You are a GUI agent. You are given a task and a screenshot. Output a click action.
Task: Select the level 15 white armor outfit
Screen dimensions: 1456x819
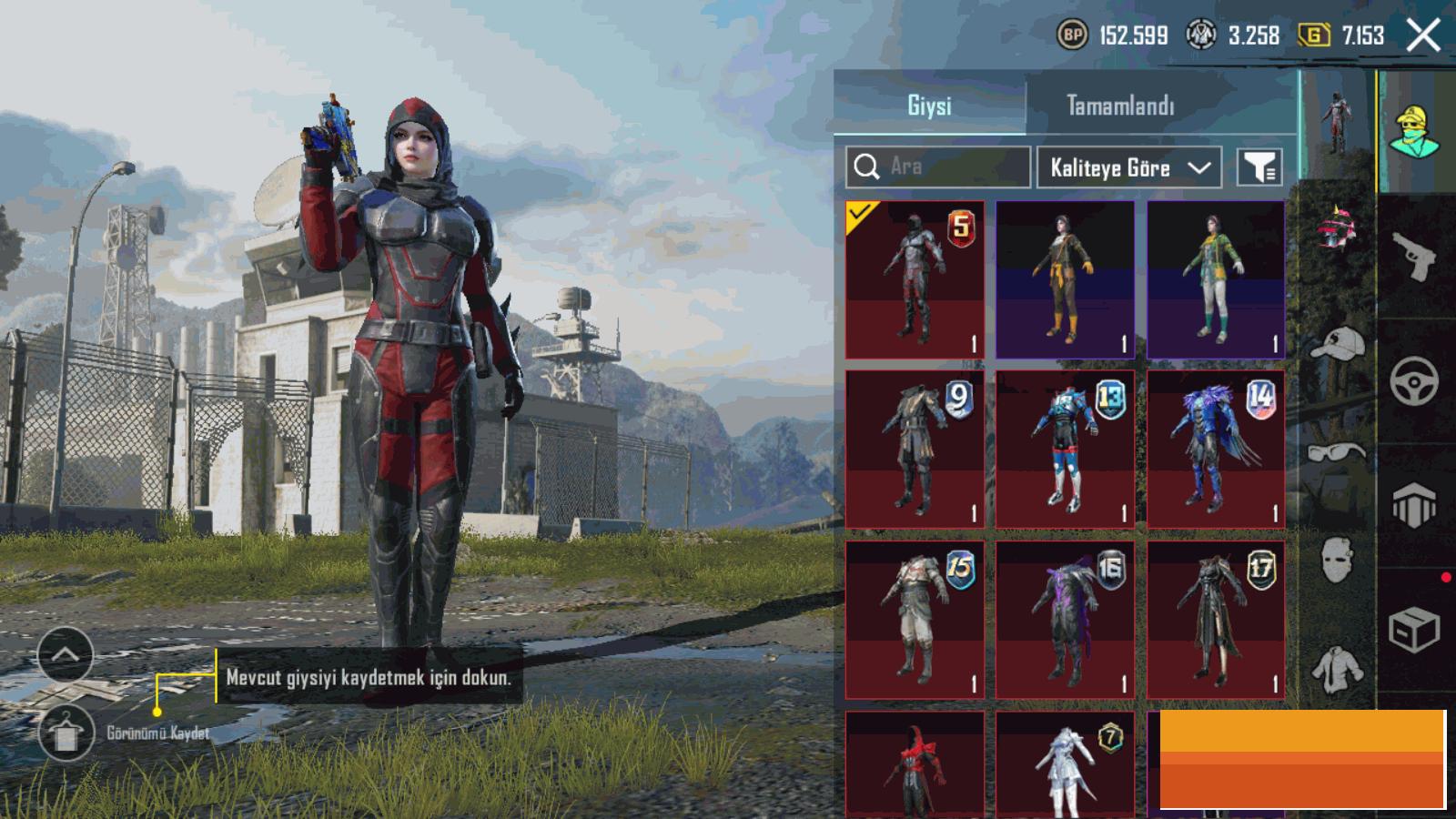915,619
